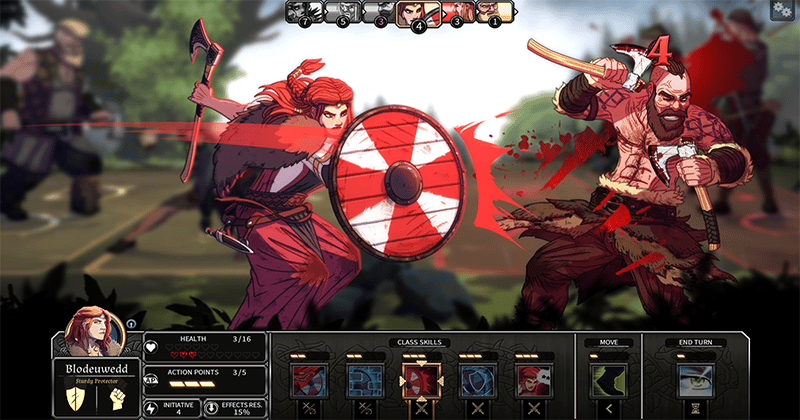This screenshot has height=420, width=800.
Task: Select turn order portrait numbered 5
Action: (x=343, y=12)
